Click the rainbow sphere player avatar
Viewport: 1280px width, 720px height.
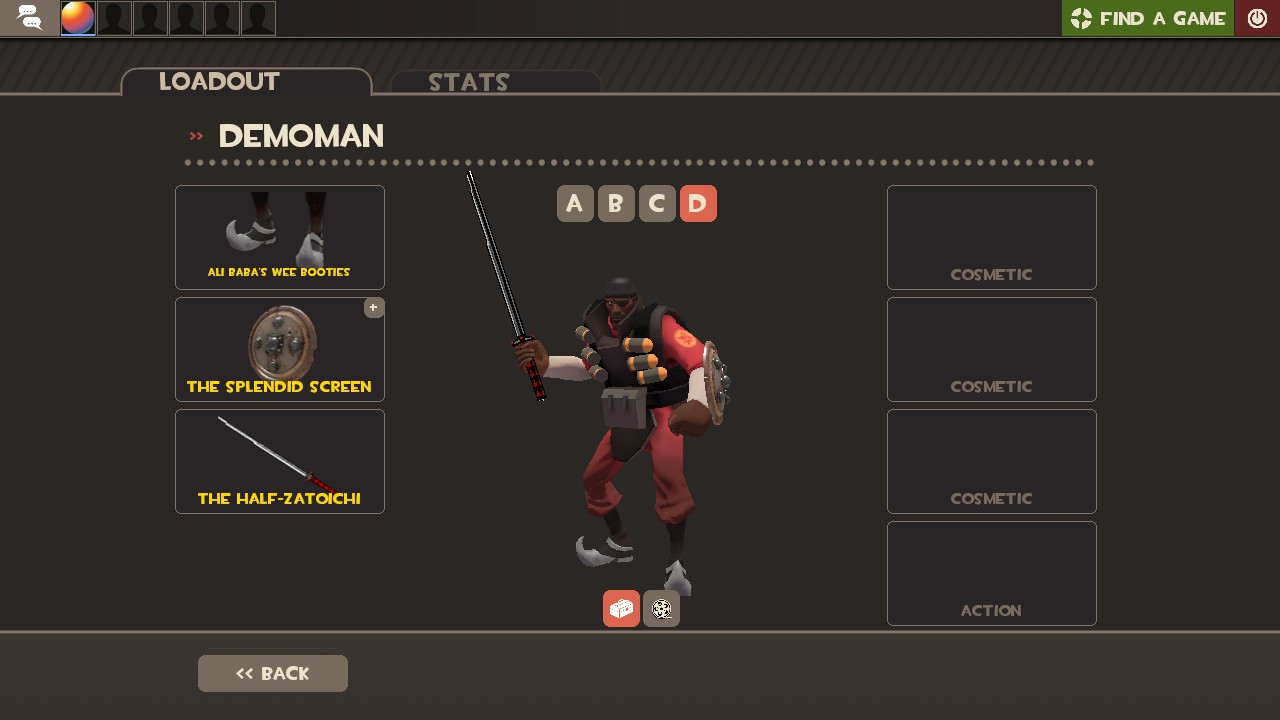click(x=77, y=17)
